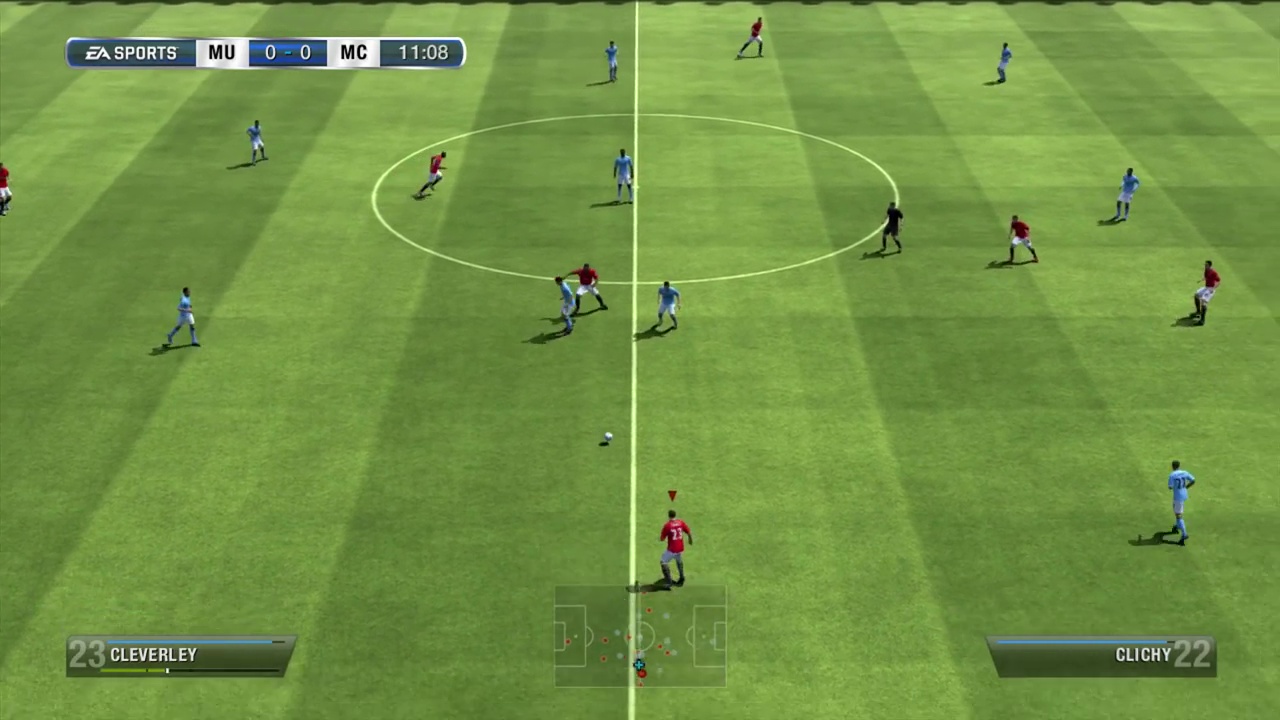Select the 0 - 0 score display
1280x720 pixels.
coord(287,52)
